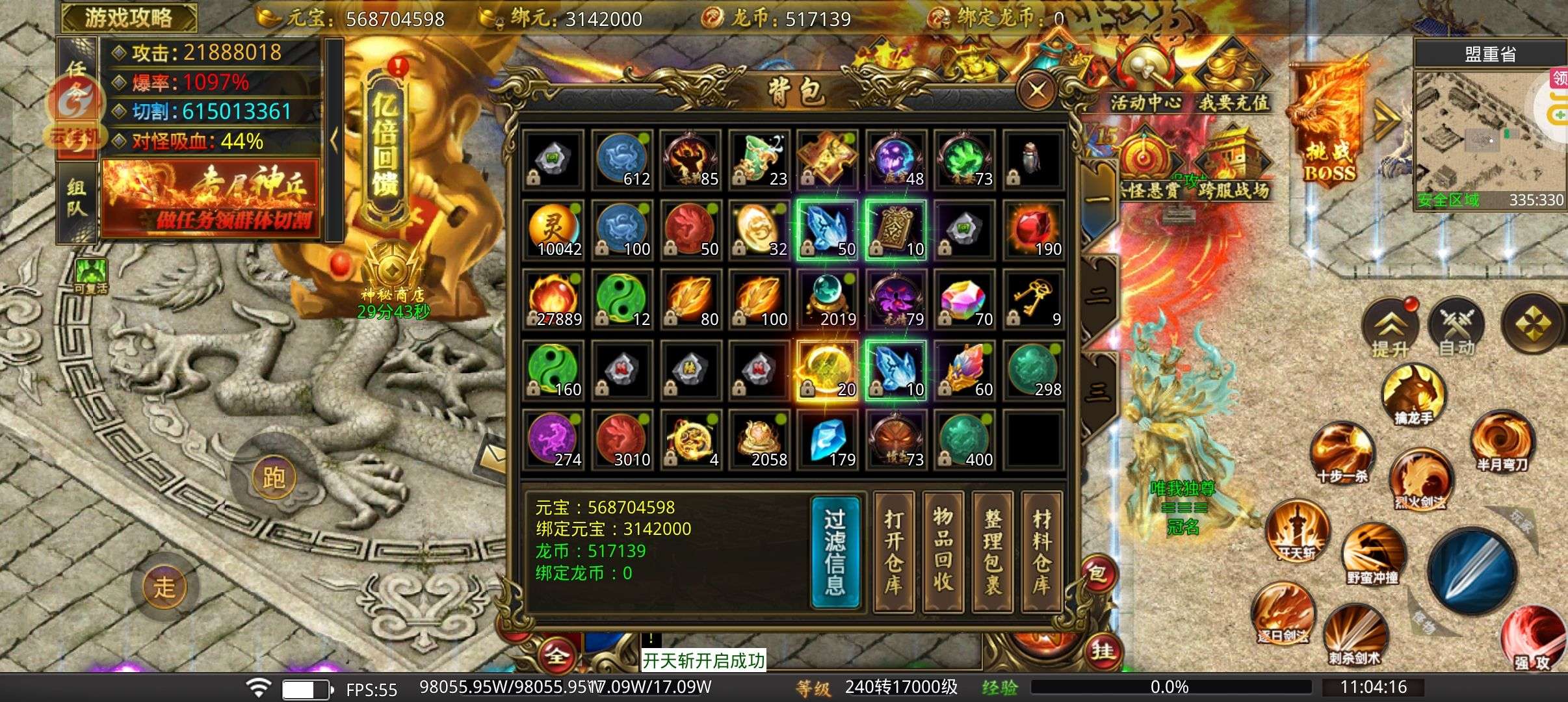
Task: Open the 游戏攻略 game guide
Action: pyautogui.click(x=129, y=18)
